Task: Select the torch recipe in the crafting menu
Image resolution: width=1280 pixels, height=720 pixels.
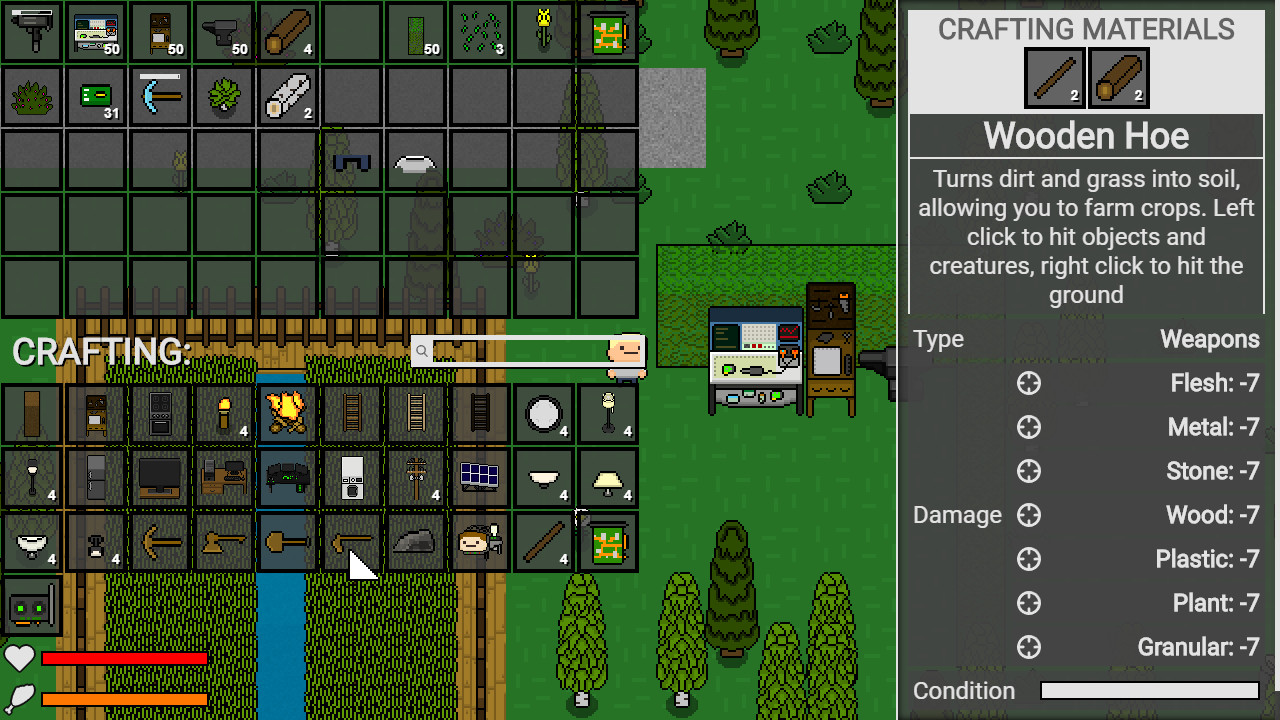Action: point(224,414)
